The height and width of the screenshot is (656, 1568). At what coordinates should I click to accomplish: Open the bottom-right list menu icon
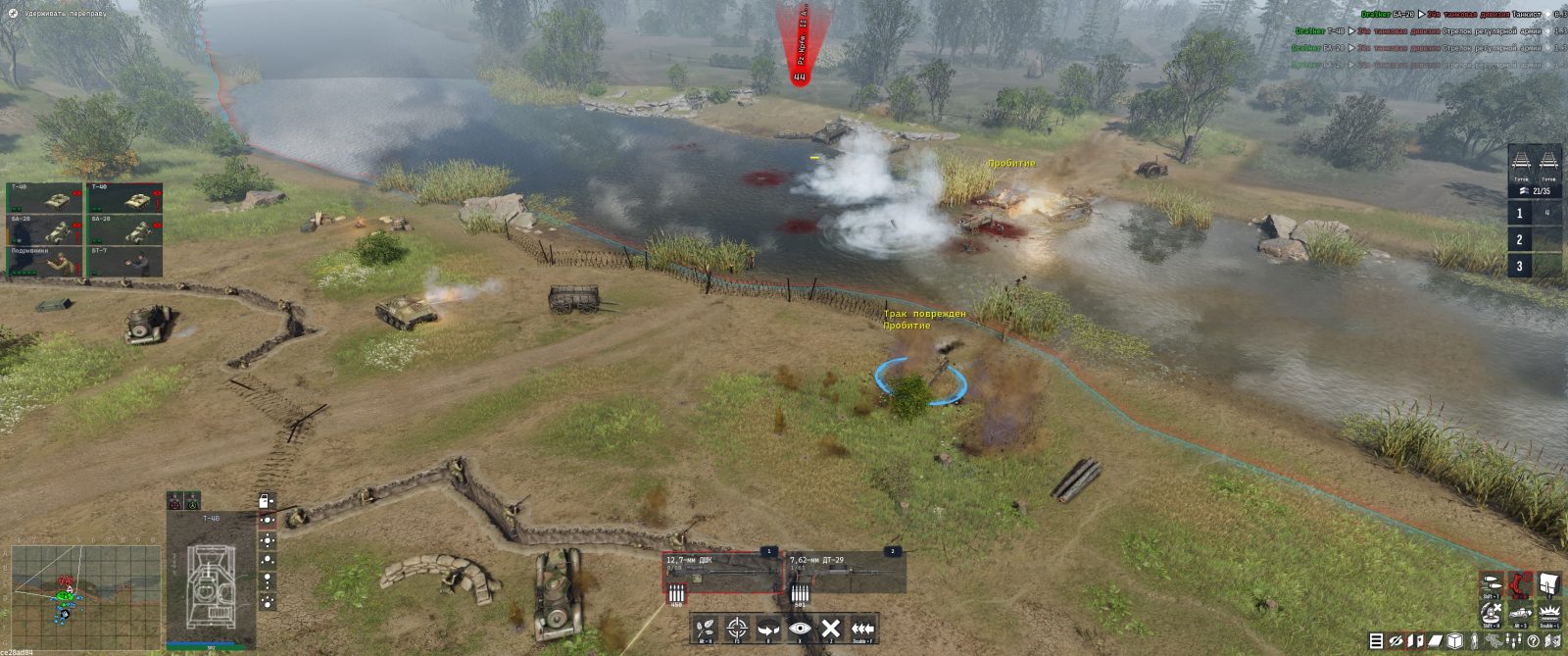pos(1376,641)
